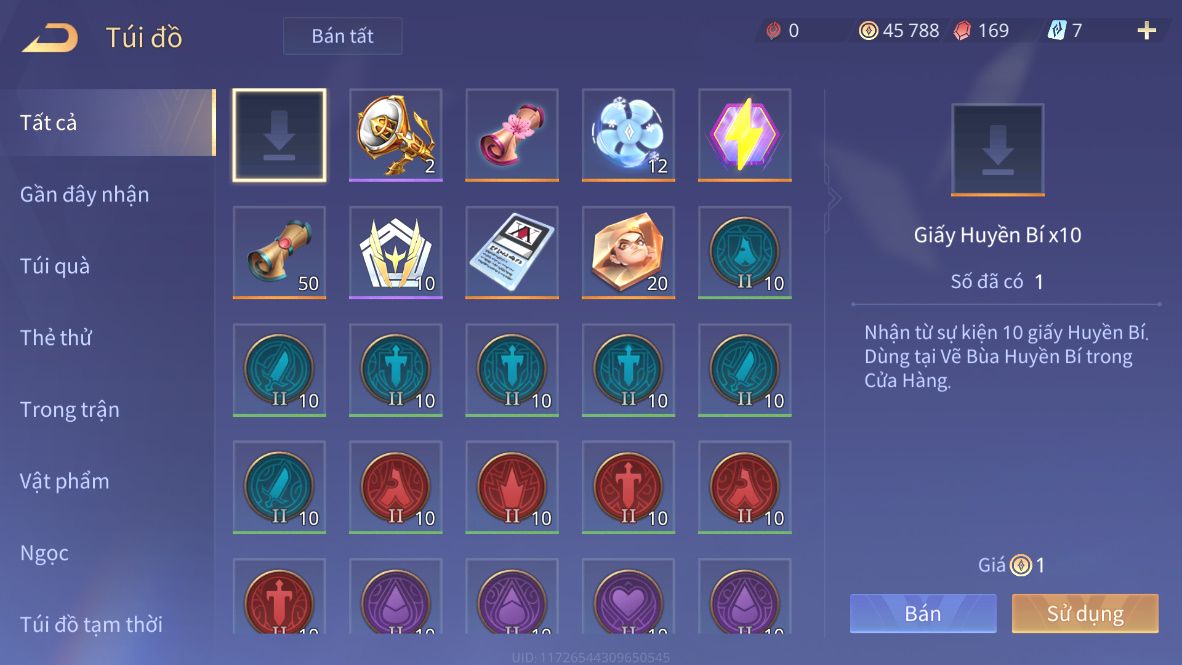The height and width of the screenshot is (665, 1182).
Task: Go back using the return arrow
Action: [x=50, y=38]
